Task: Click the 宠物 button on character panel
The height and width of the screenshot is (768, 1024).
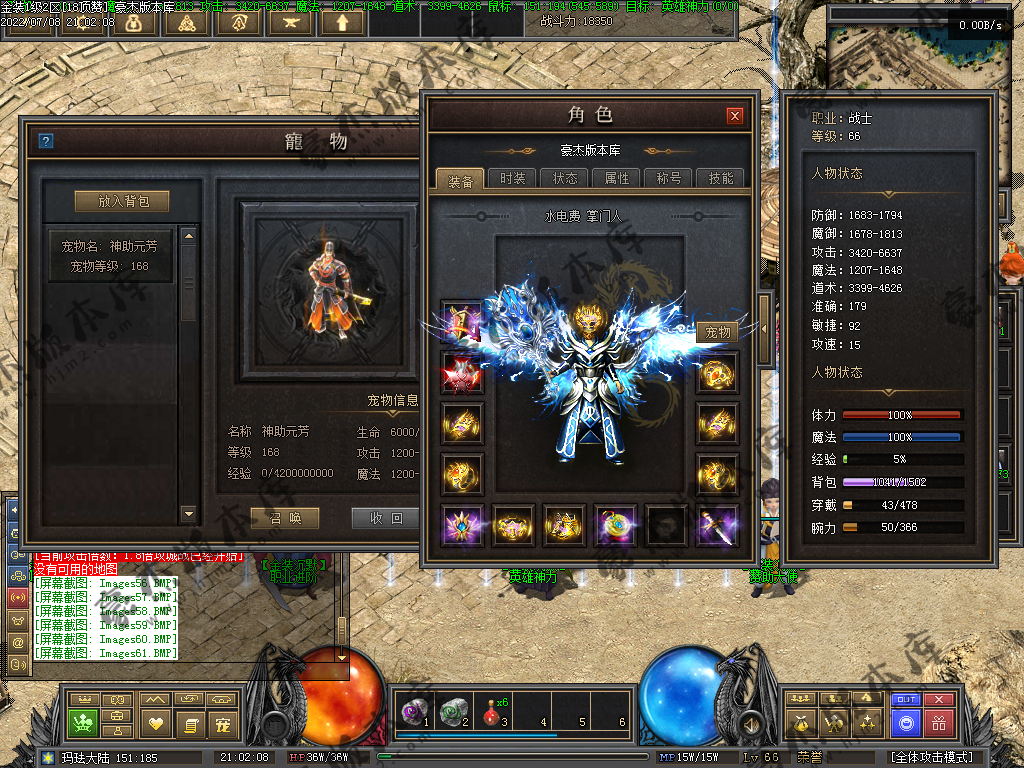Action: (x=718, y=332)
